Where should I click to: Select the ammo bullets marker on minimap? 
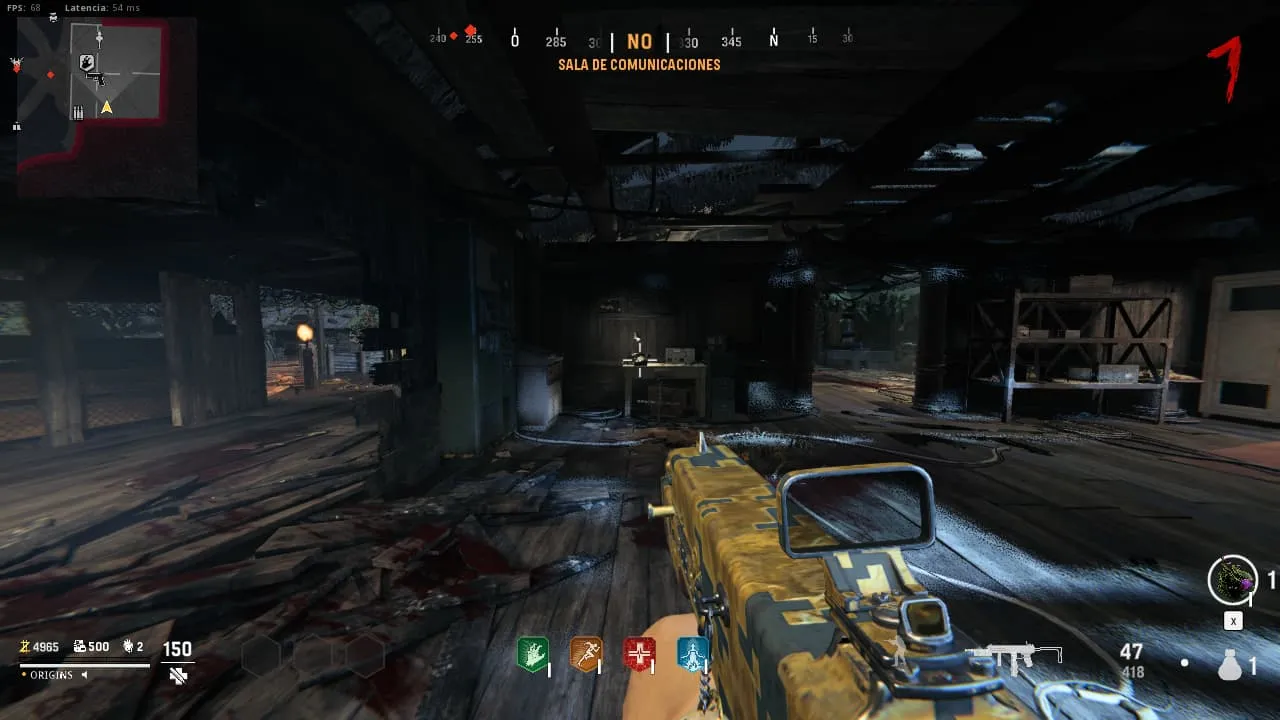[78, 113]
